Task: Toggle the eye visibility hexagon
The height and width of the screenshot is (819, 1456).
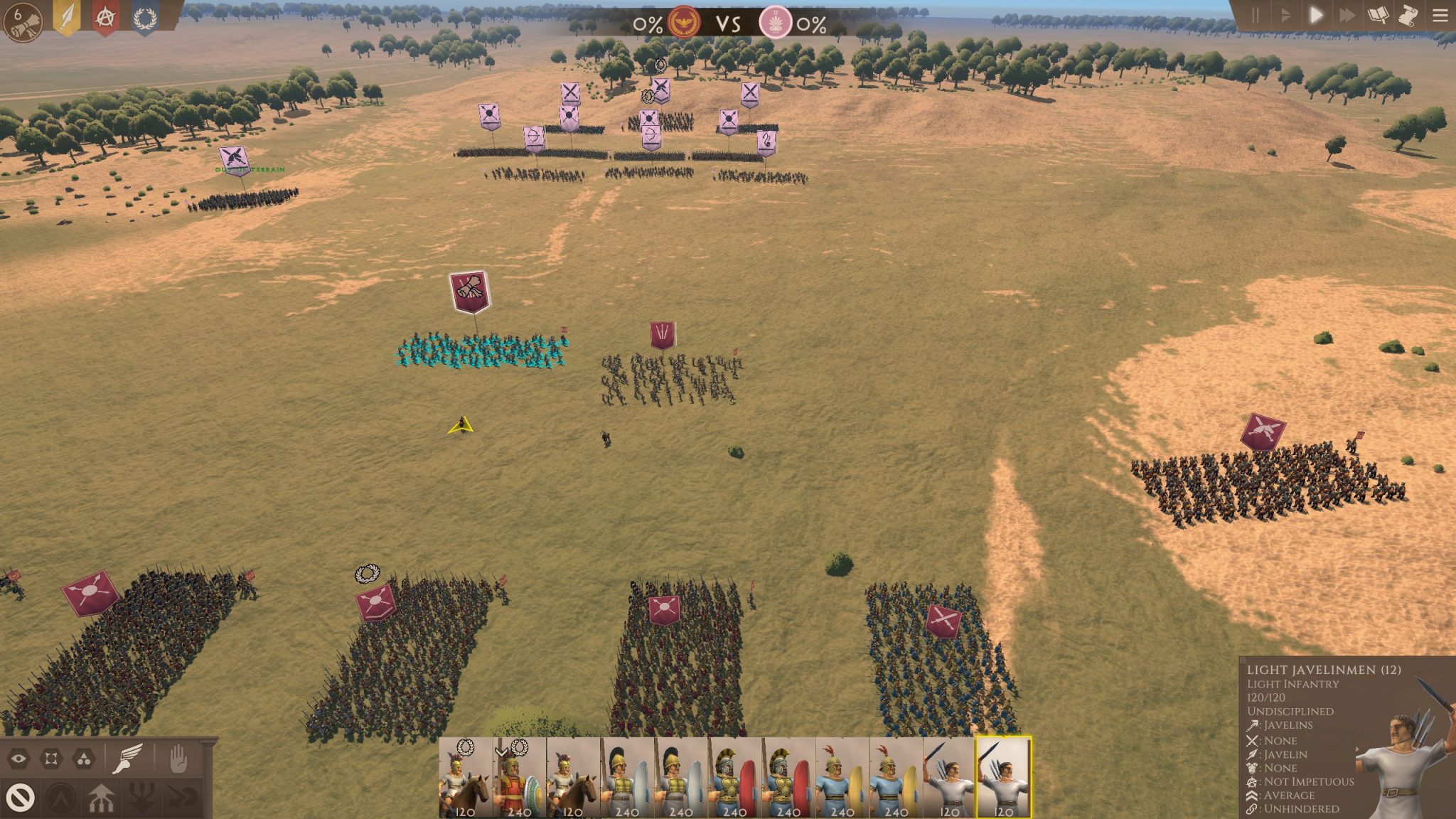Action: [19, 759]
